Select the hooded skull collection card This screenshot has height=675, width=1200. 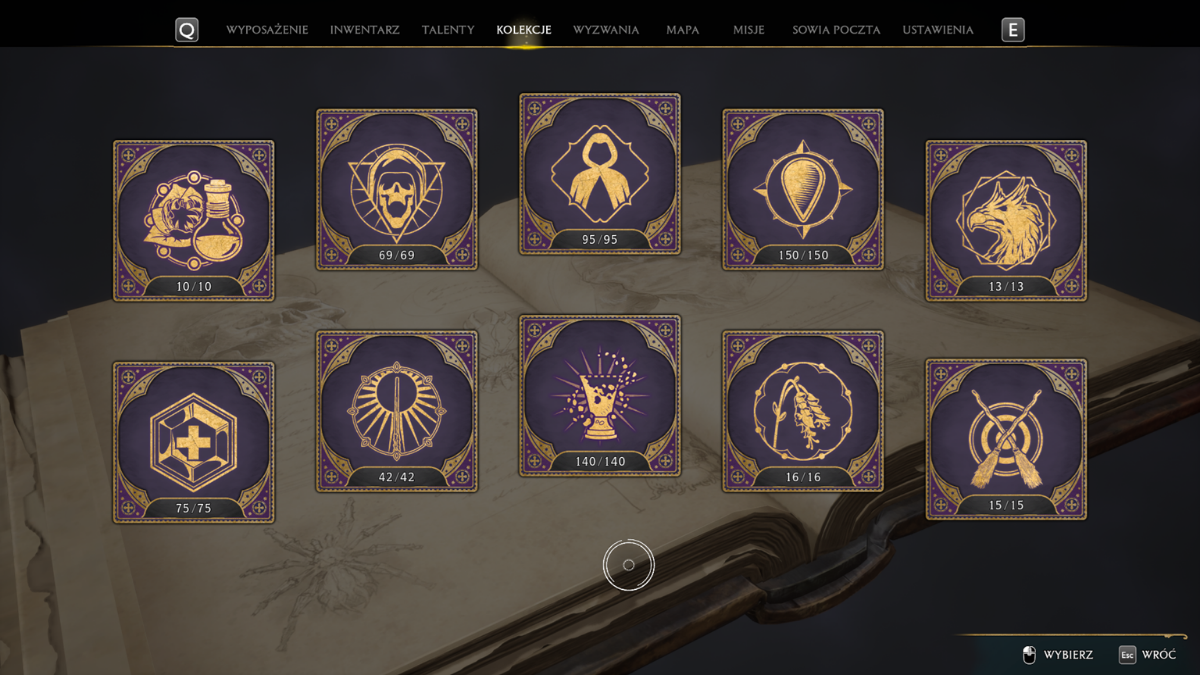[397, 189]
